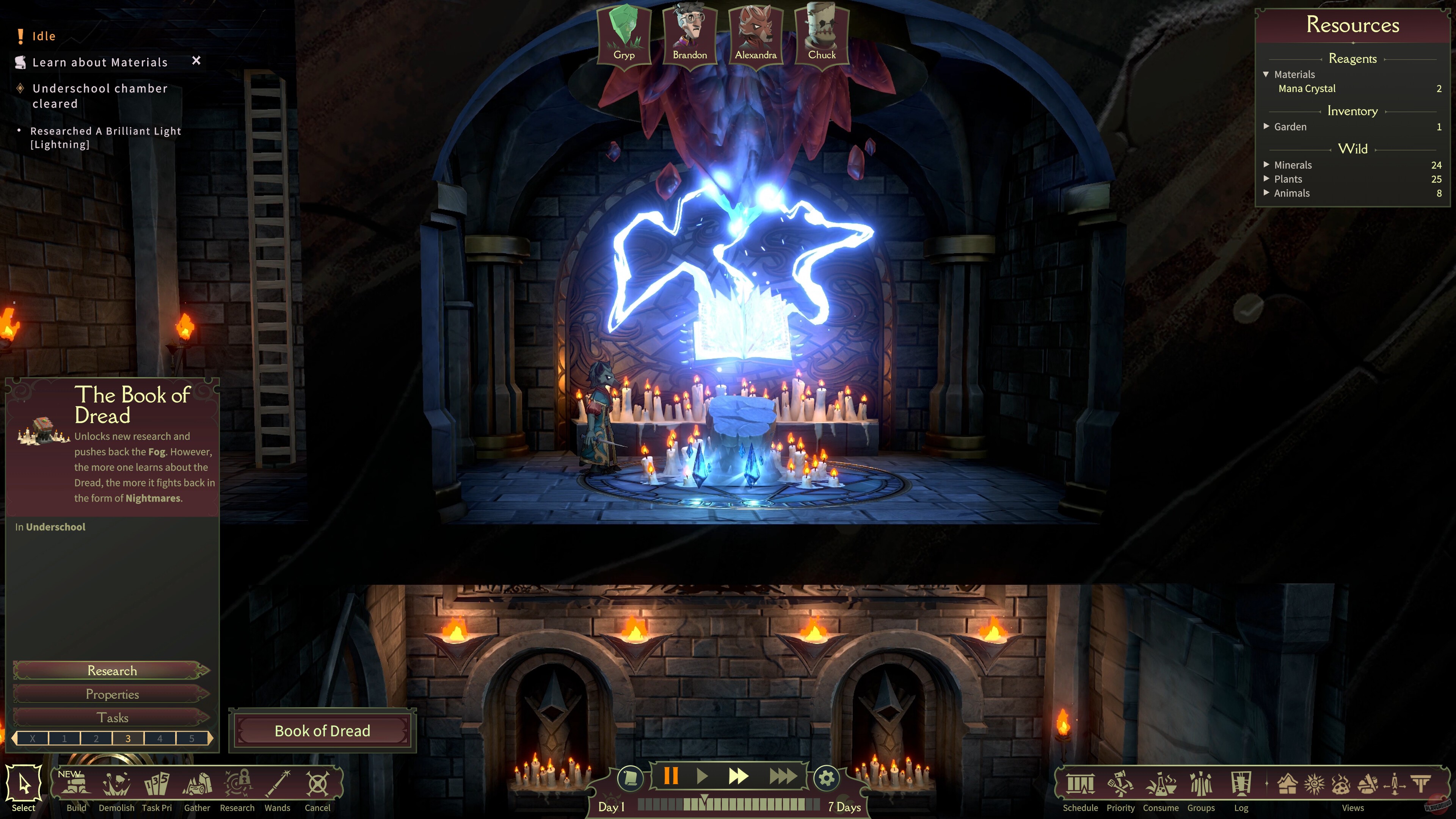Pause the game with the pause control
Viewport: 1456px width, 819px height.
click(672, 777)
